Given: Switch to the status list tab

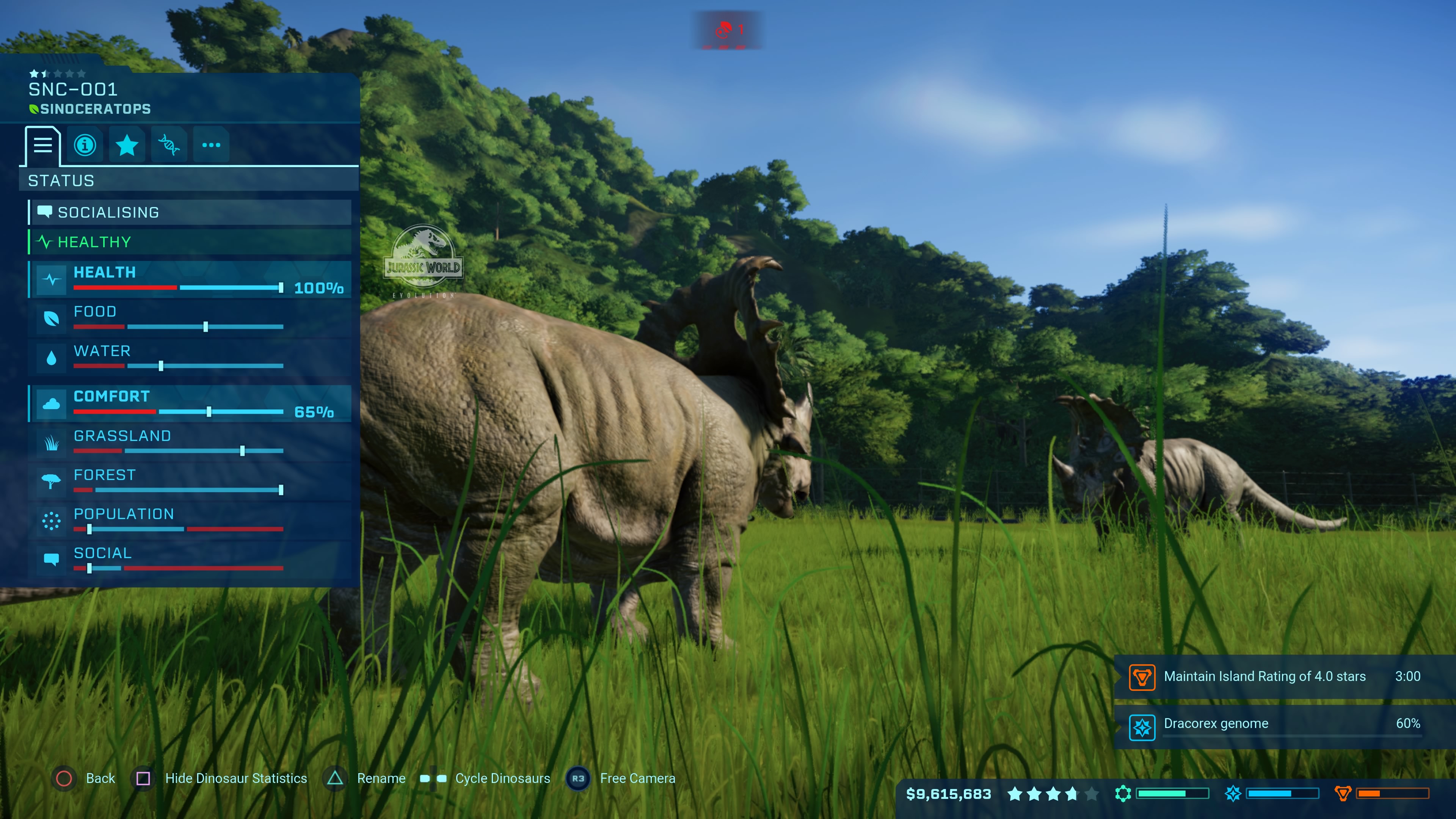Looking at the screenshot, I should click(42, 145).
